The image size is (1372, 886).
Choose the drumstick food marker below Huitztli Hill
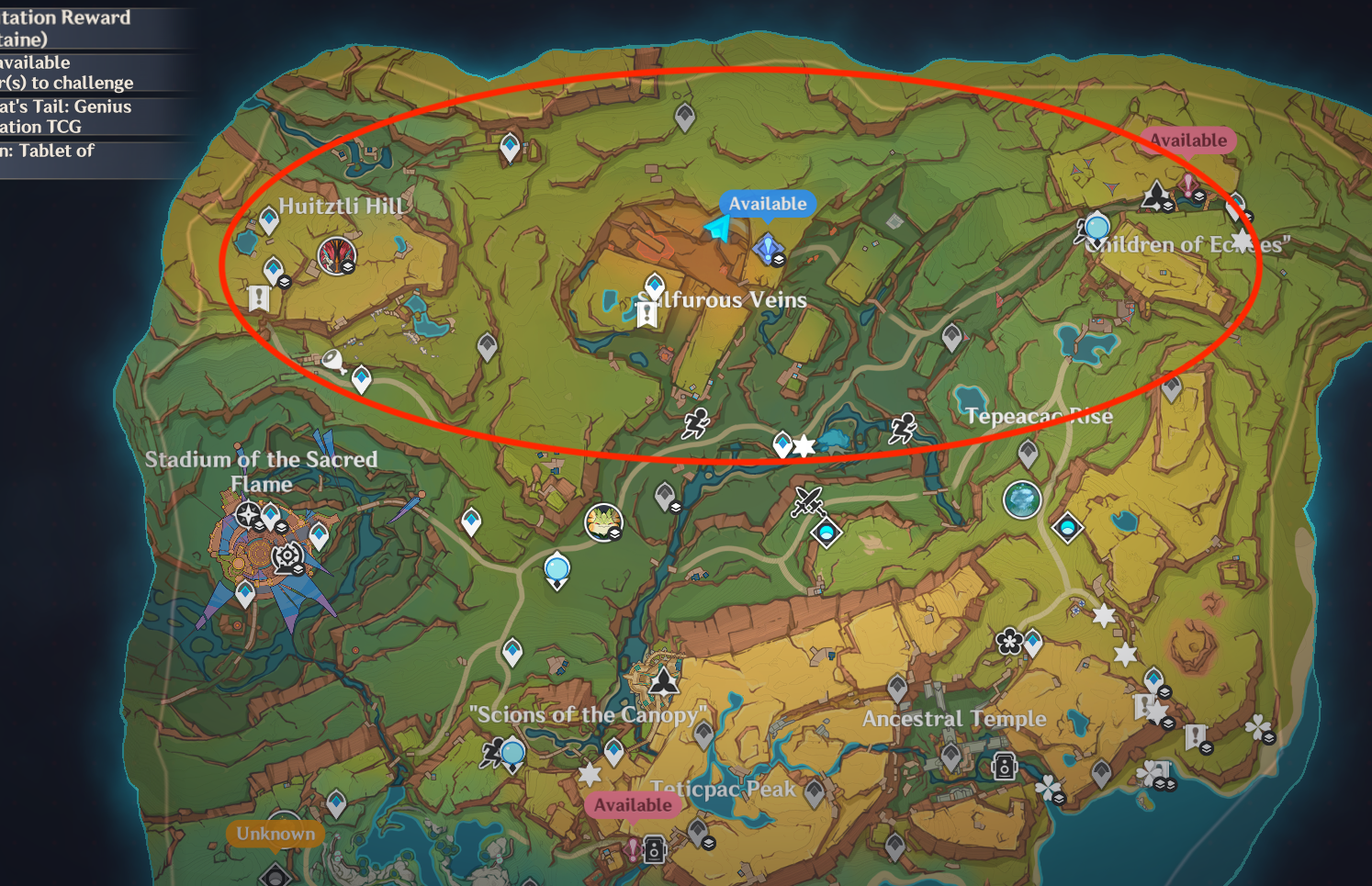point(333,362)
